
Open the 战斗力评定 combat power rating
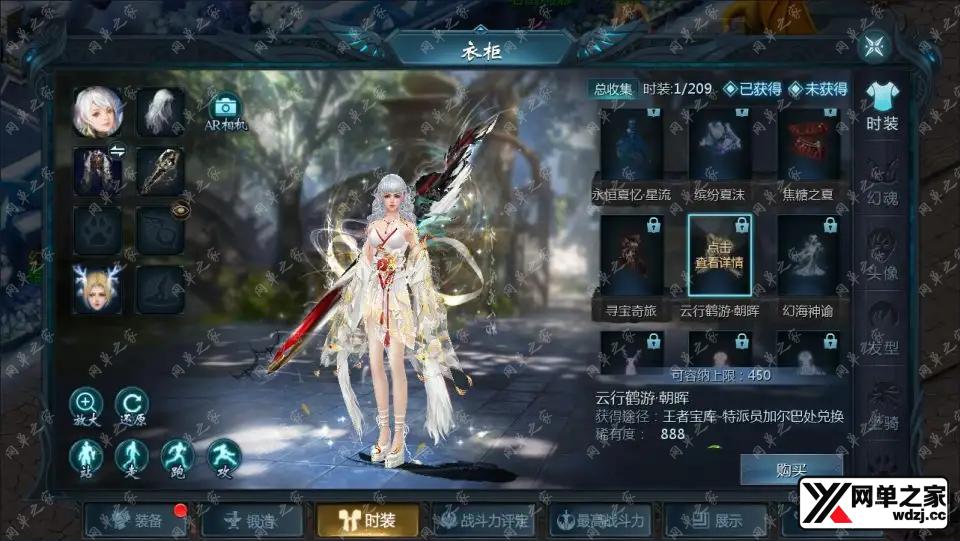pyautogui.click(x=484, y=520)
